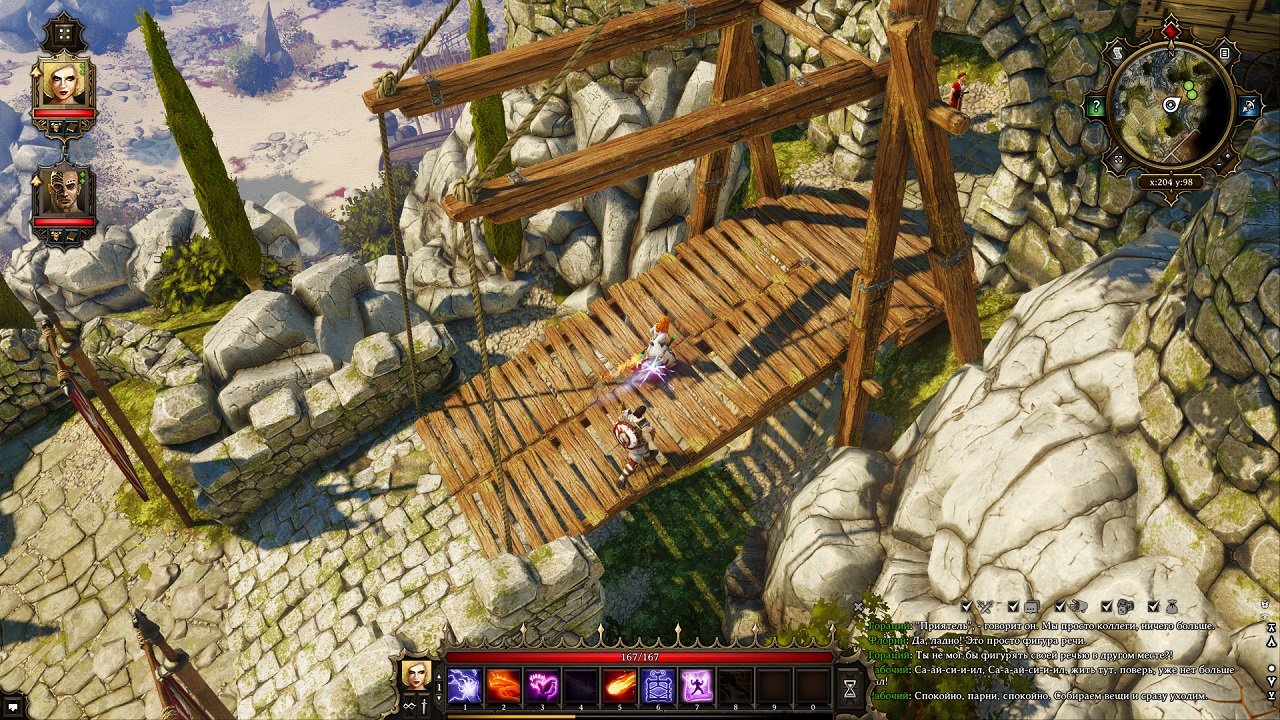Open the journal icon beside the minimap
Image resolution: width=1280 pixels, height=720 pixels.
point(1225,53)
